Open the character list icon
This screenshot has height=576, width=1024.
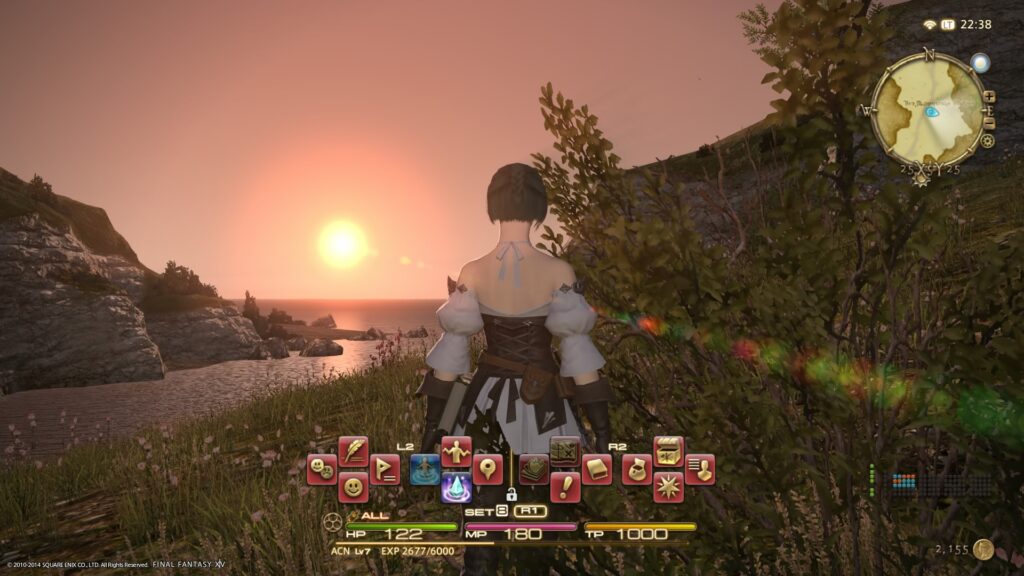tap(700, 469)
